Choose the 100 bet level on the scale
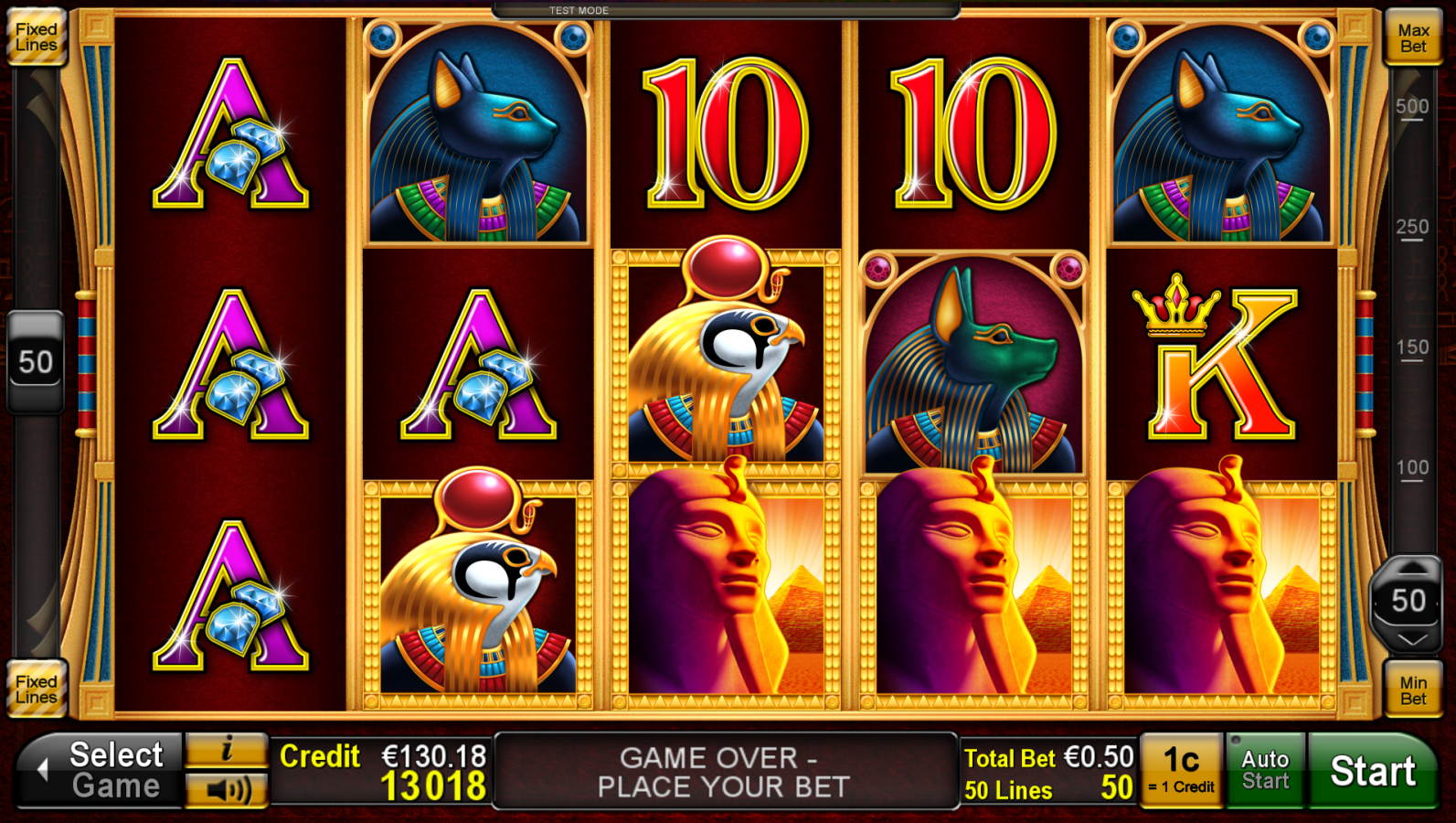This screenshot has height=823, width=1456. (1412, 469)
